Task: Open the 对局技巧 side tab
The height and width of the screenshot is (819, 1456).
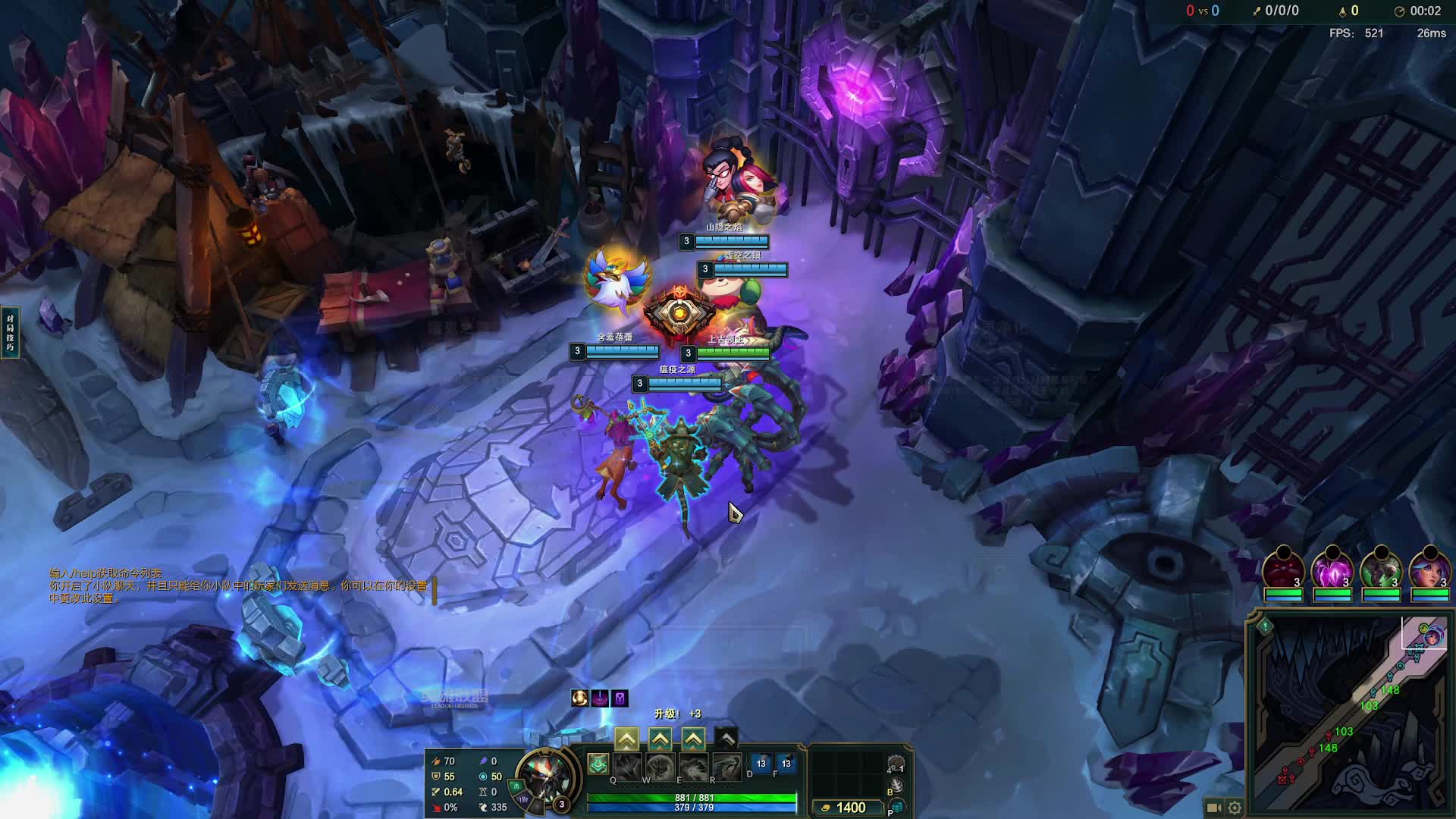Action: point(10,333)
